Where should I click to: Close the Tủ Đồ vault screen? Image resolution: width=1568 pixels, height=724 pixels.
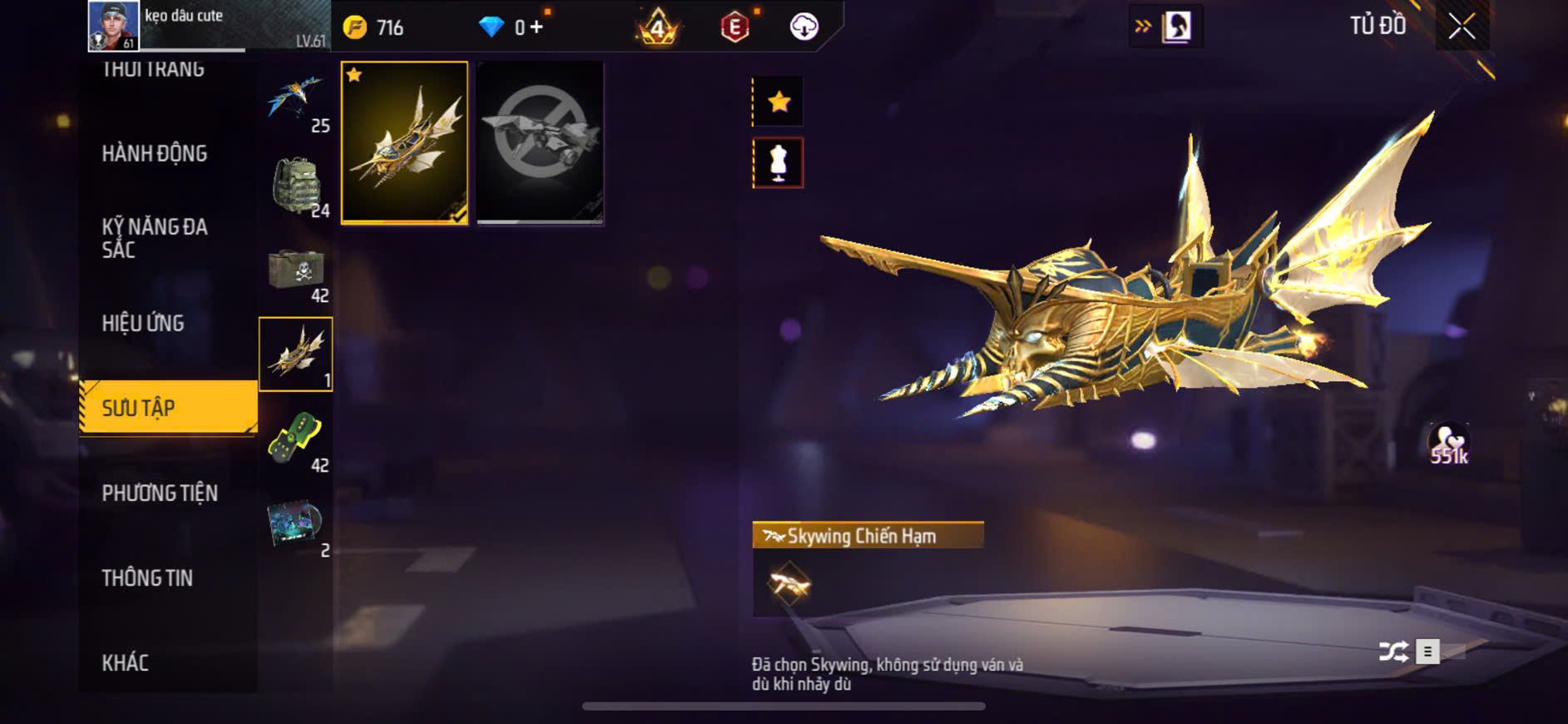click(1462, 27)
